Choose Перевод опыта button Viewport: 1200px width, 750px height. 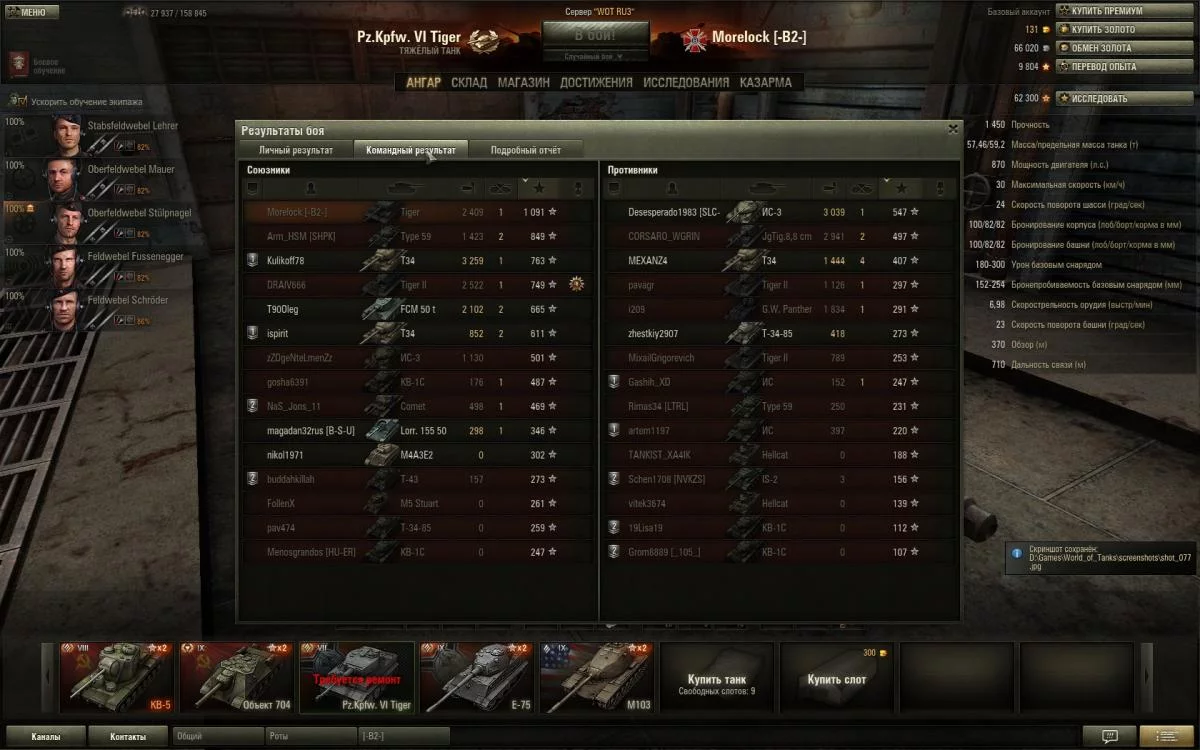(x=1111, y=66)
